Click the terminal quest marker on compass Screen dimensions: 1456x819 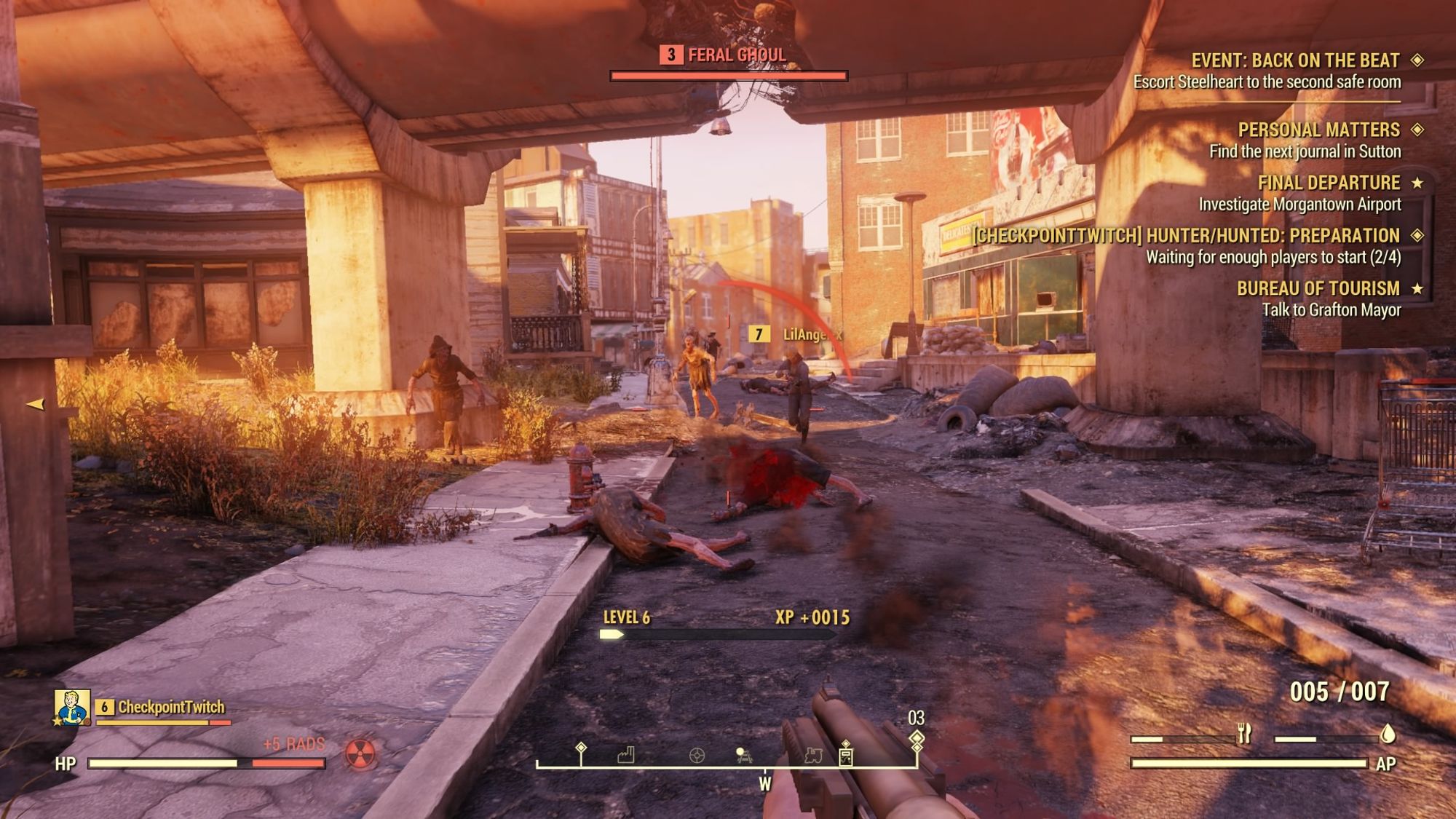845,756
